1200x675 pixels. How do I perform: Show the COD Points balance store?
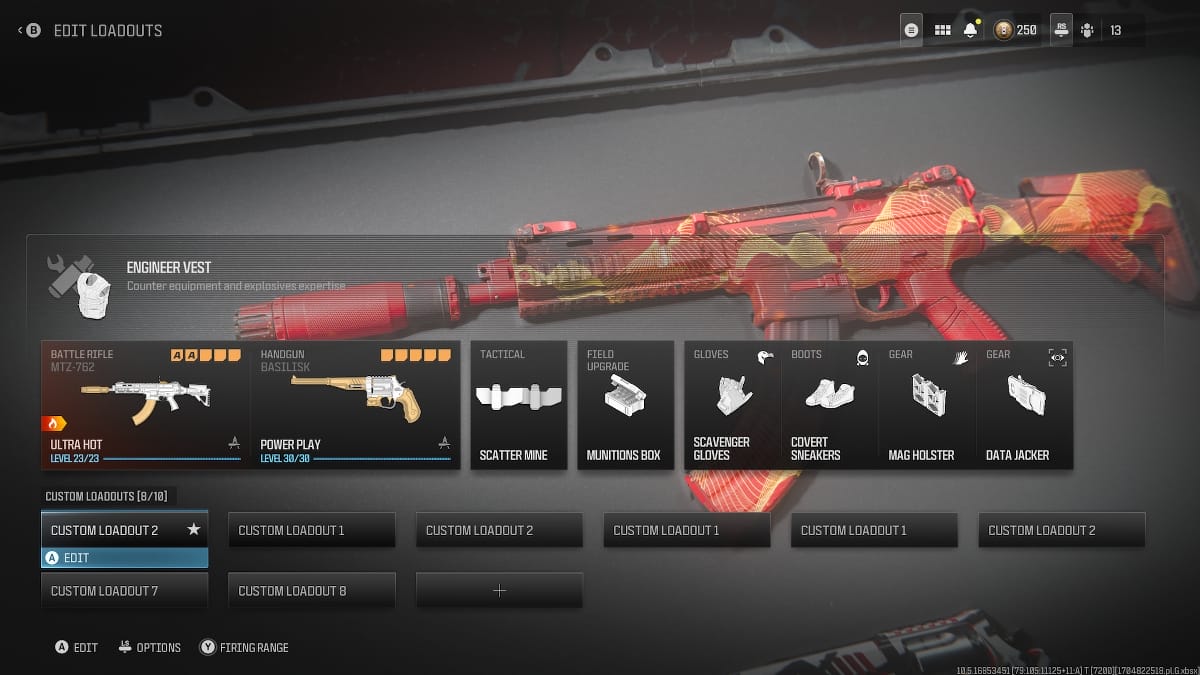tap(1017, 30)
